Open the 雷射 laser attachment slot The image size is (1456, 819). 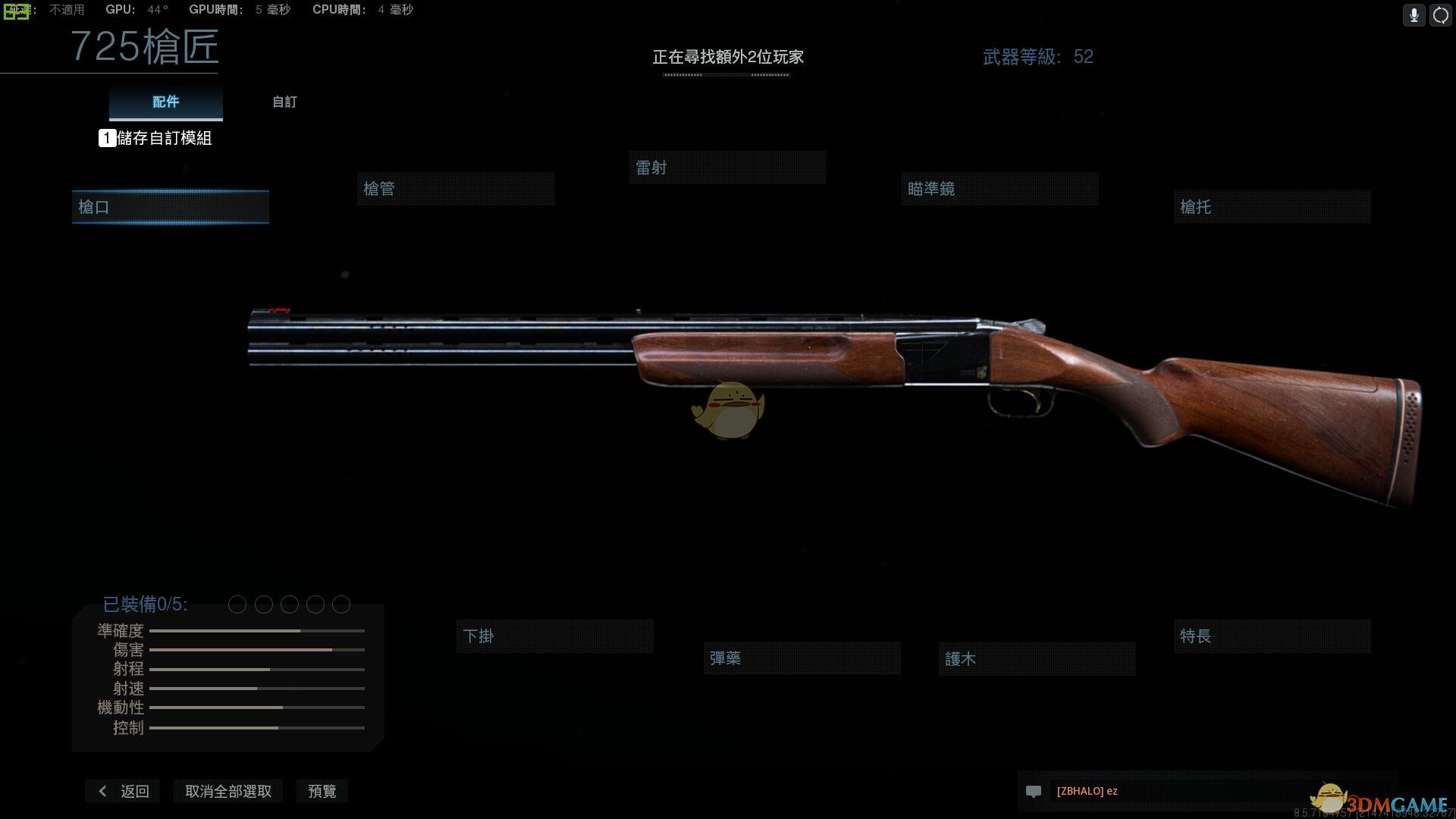pyautogui.click(x=726, y=168)
